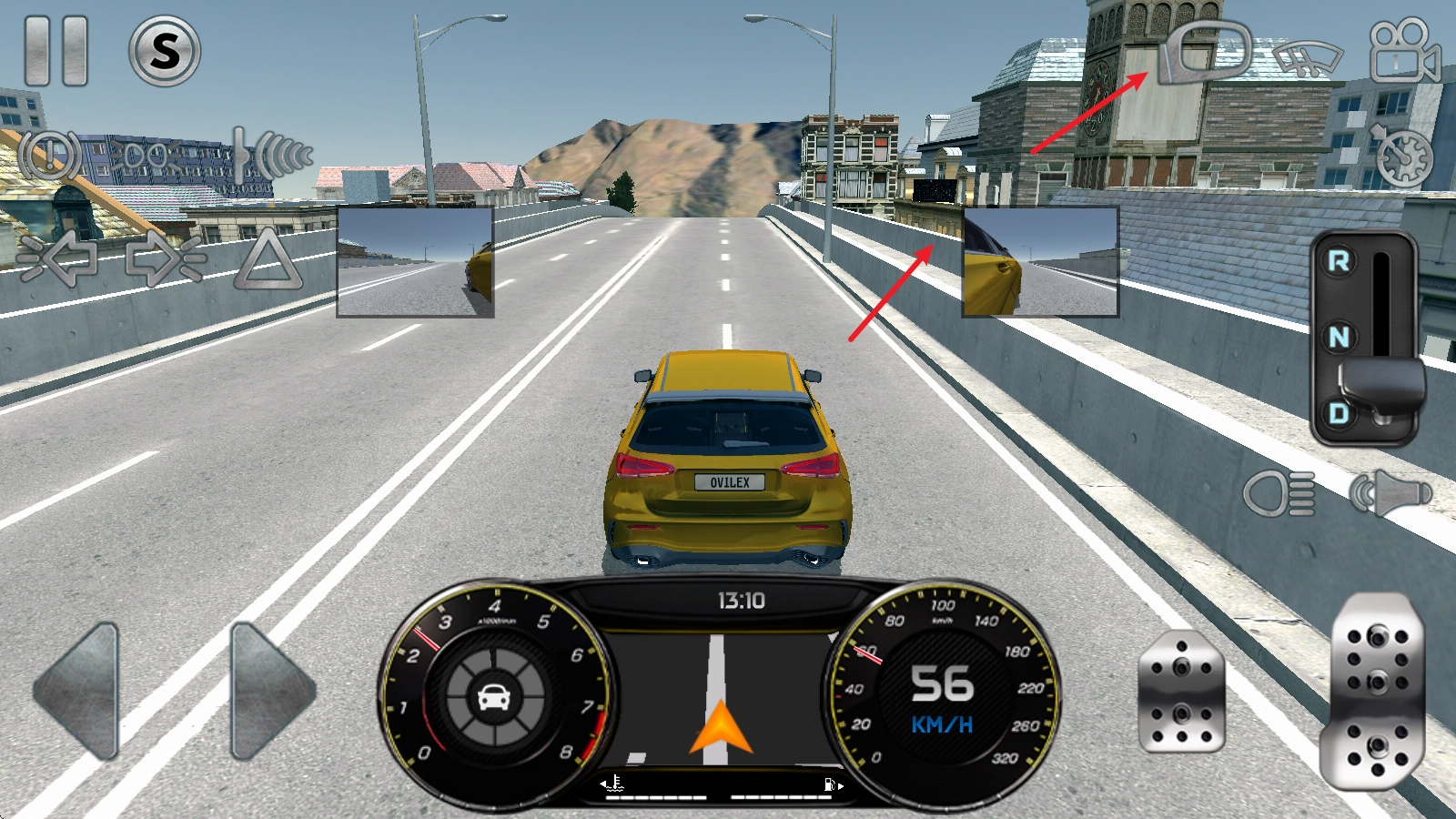Turn on the windshield wipers
The height and width of the screenshot is (819, 1456).
[x=1308, y=57]
